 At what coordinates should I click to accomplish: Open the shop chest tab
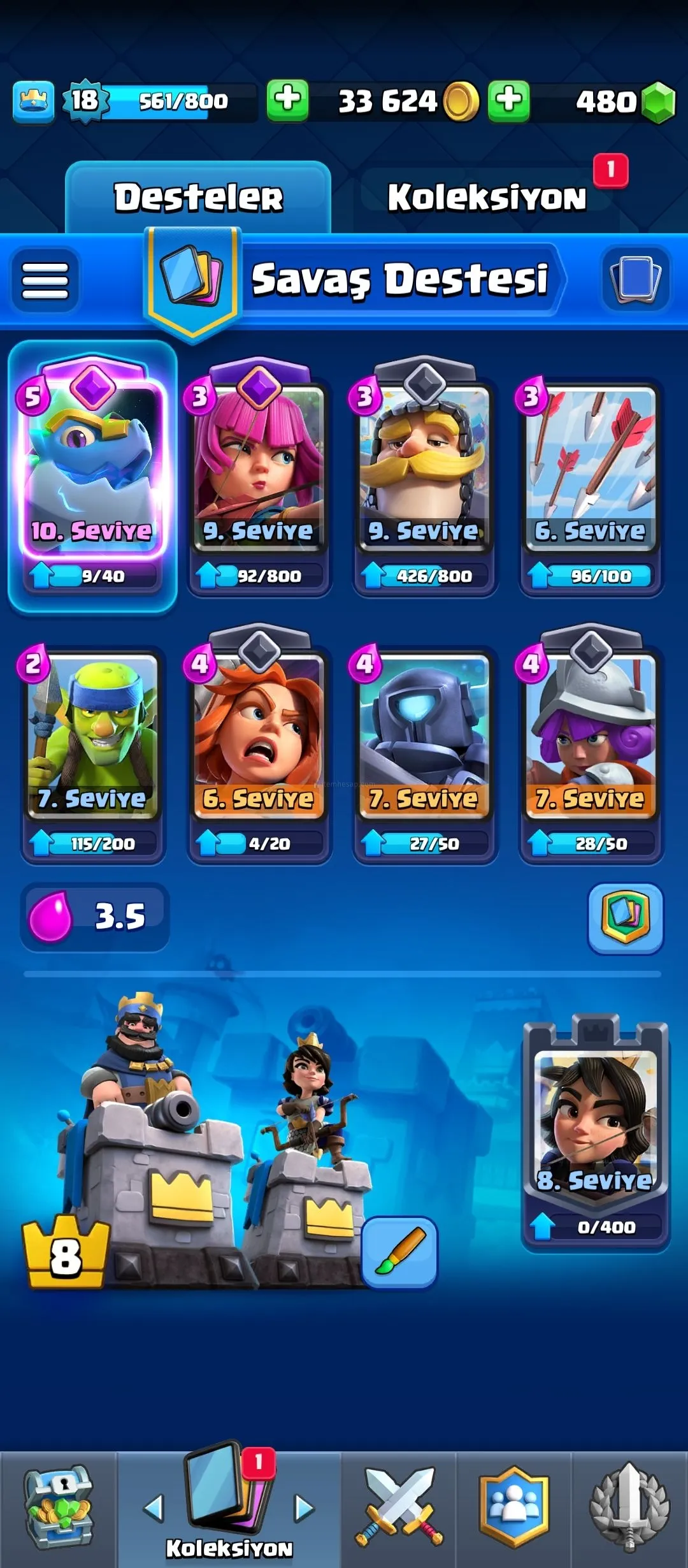(x=59, y=1507)
